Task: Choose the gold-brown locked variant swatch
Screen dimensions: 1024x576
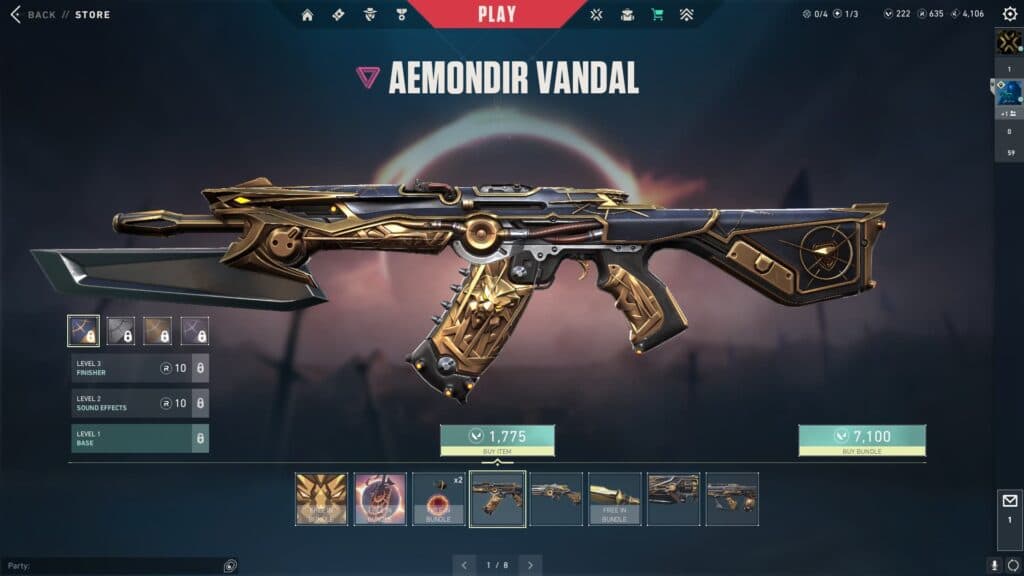Action: coord(158,330)
